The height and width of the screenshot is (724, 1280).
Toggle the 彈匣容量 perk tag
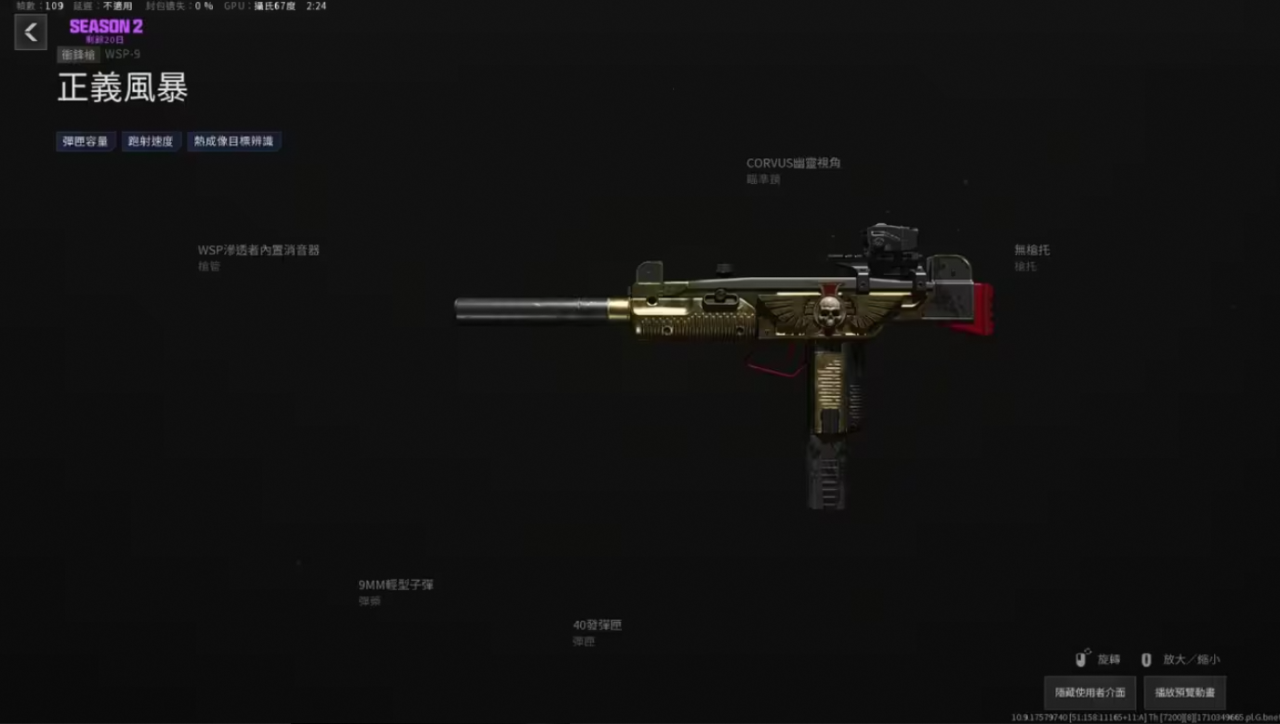point(85,141)
